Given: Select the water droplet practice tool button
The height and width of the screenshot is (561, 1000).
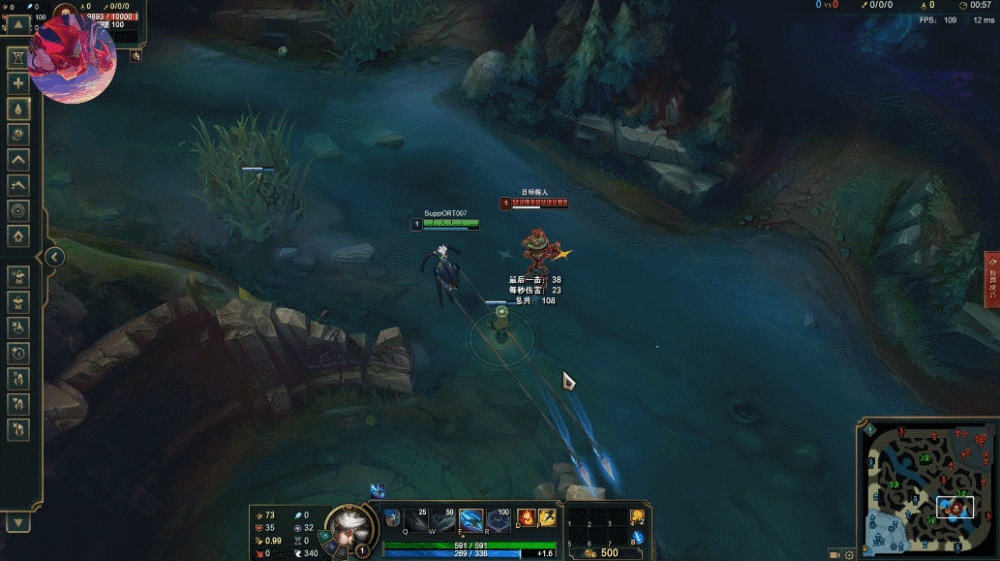Looking at the screenshot, I should point(18,108).
